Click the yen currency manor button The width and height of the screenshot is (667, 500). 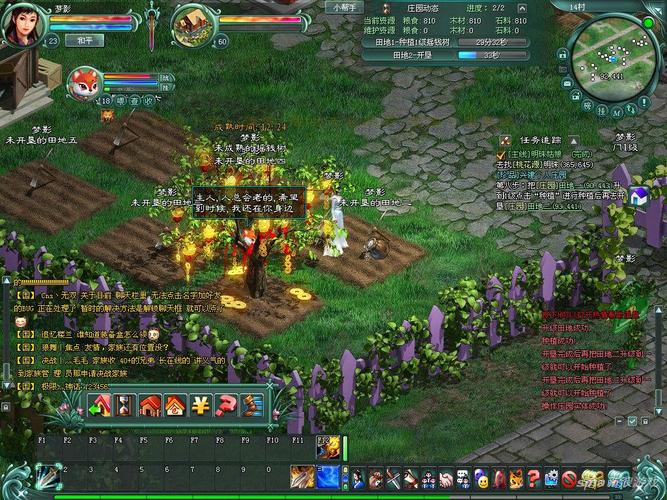(x=200, y=405)
